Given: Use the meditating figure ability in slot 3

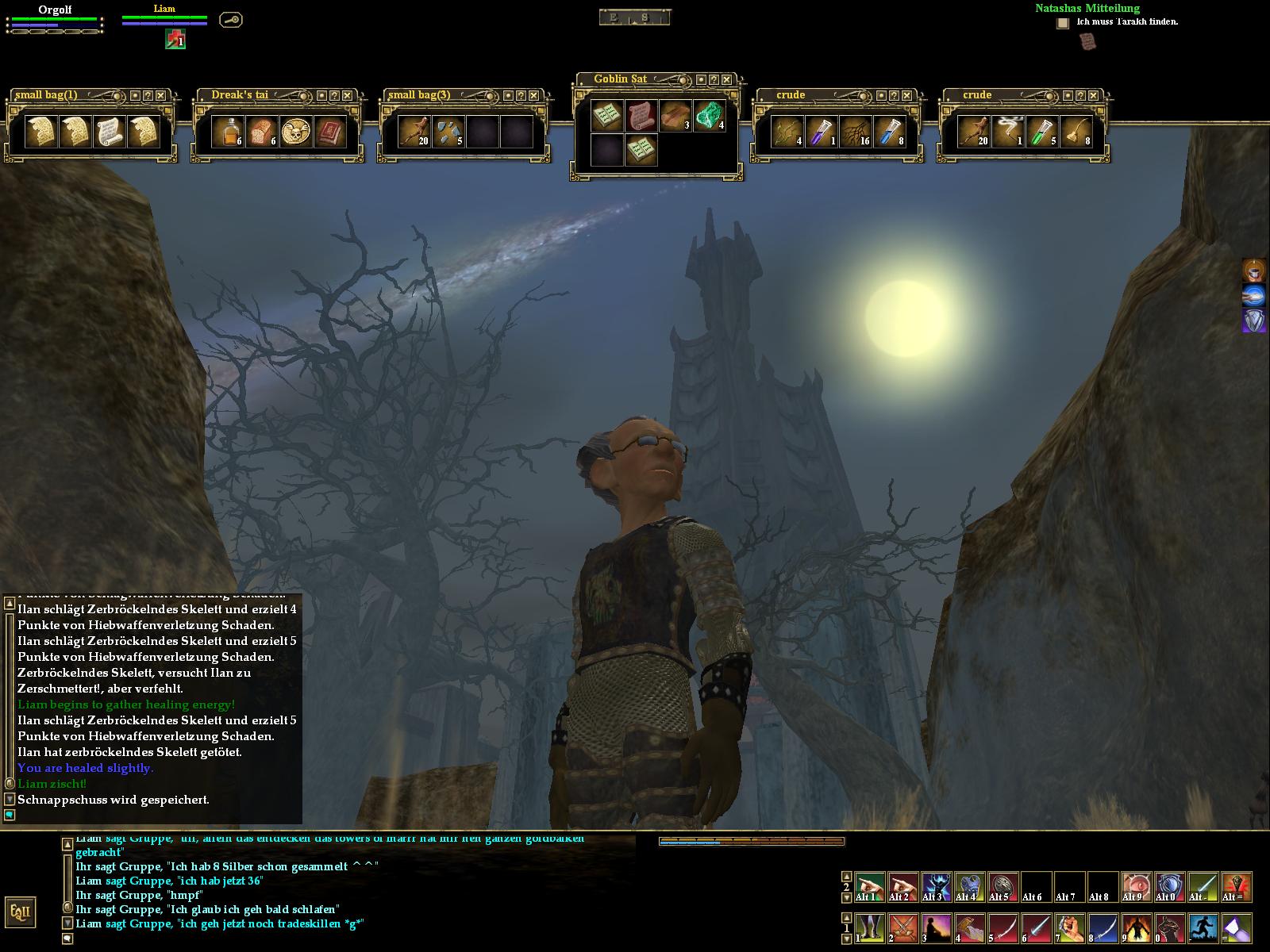Looking at the screenshot, I should tap(937, 927).
